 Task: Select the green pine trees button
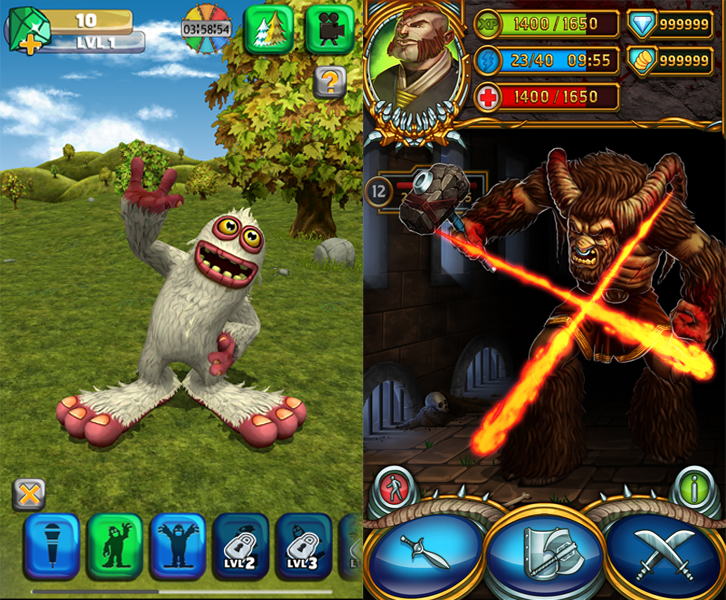click(268, 26)
